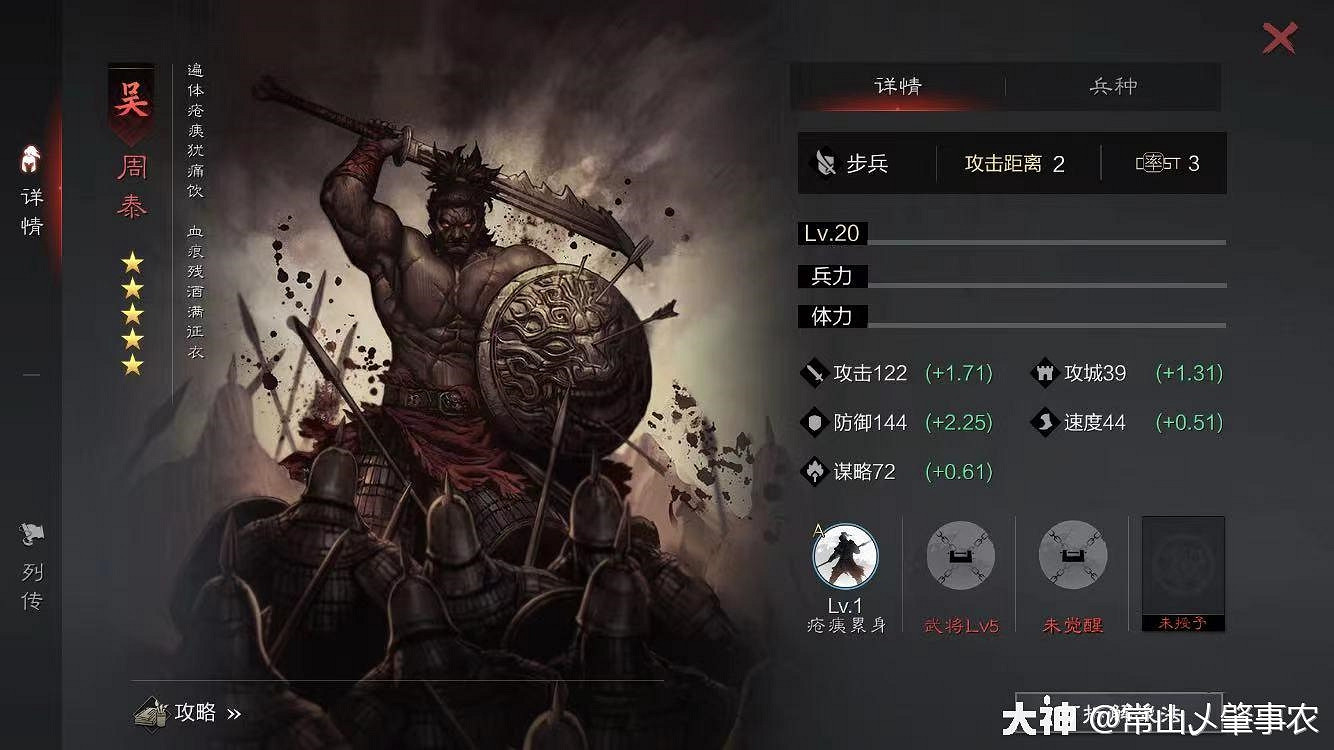The width and height of the screenshot is (1334, 750).
Task: Click the 步兵 infantry type icon
Action: (824, 163)
